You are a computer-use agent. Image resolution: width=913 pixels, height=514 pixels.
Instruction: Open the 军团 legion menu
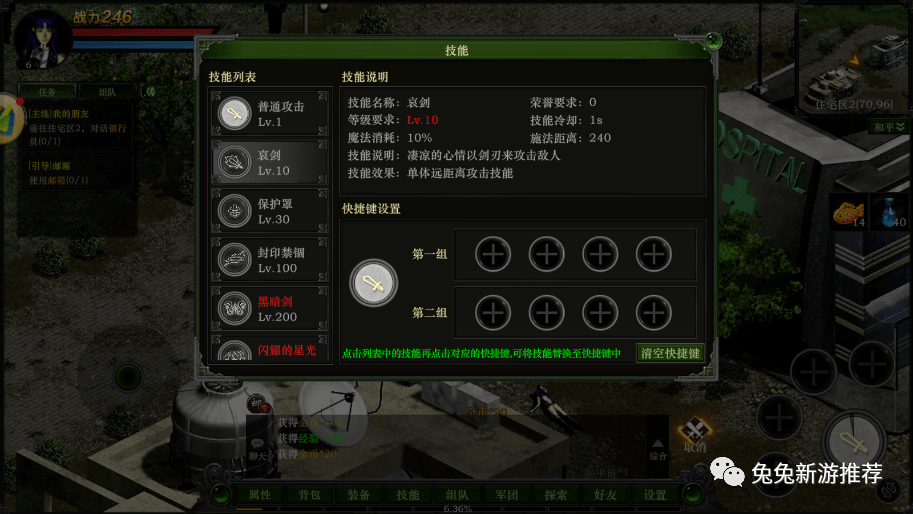click(x=507, y=494)
